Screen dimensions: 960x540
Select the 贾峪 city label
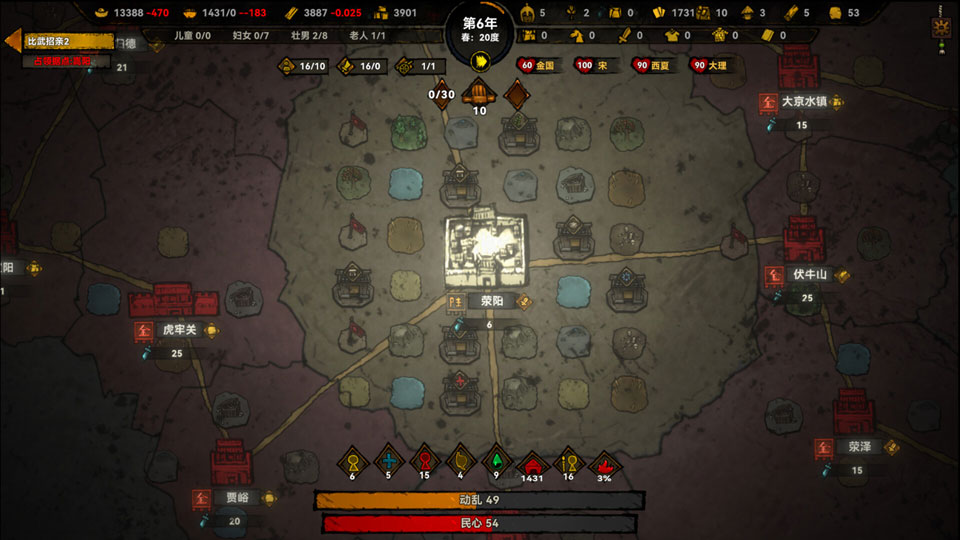236,497
